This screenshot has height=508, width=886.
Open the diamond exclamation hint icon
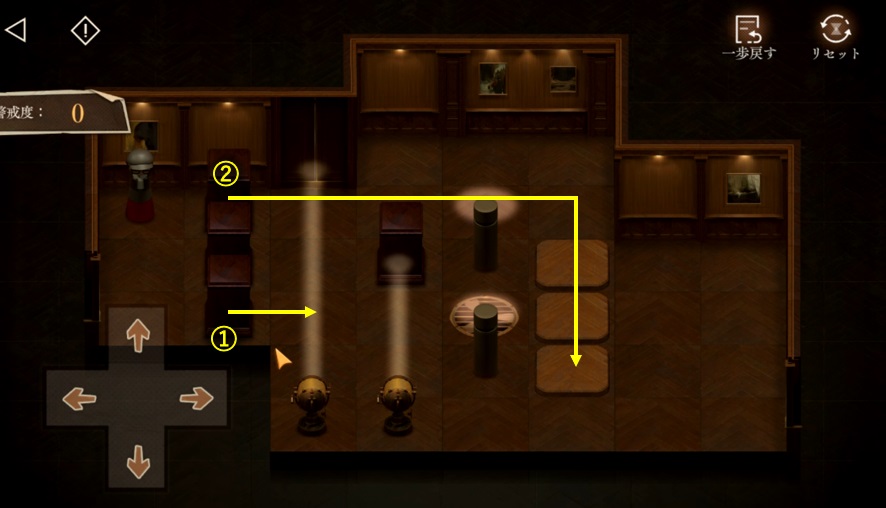(85, 31)
